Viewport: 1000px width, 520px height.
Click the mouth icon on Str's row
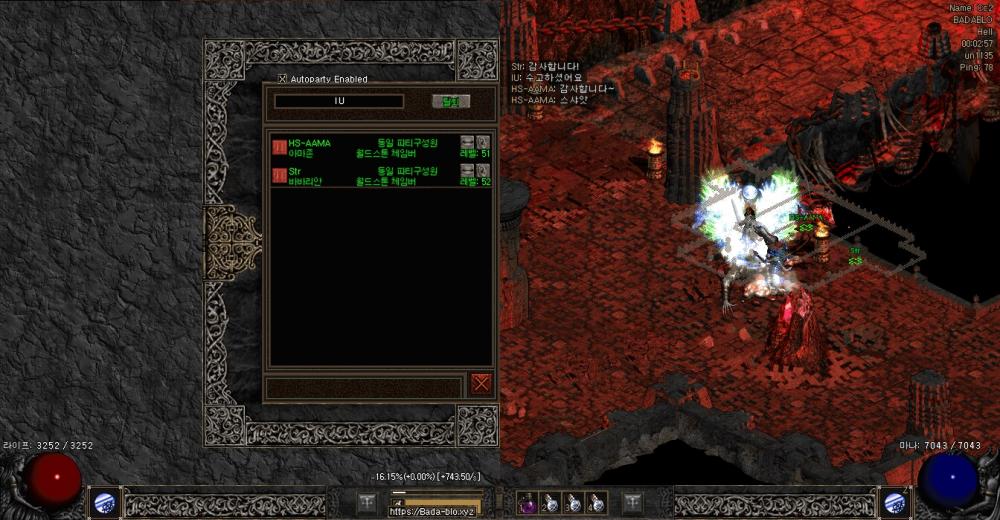pos(467,170)
